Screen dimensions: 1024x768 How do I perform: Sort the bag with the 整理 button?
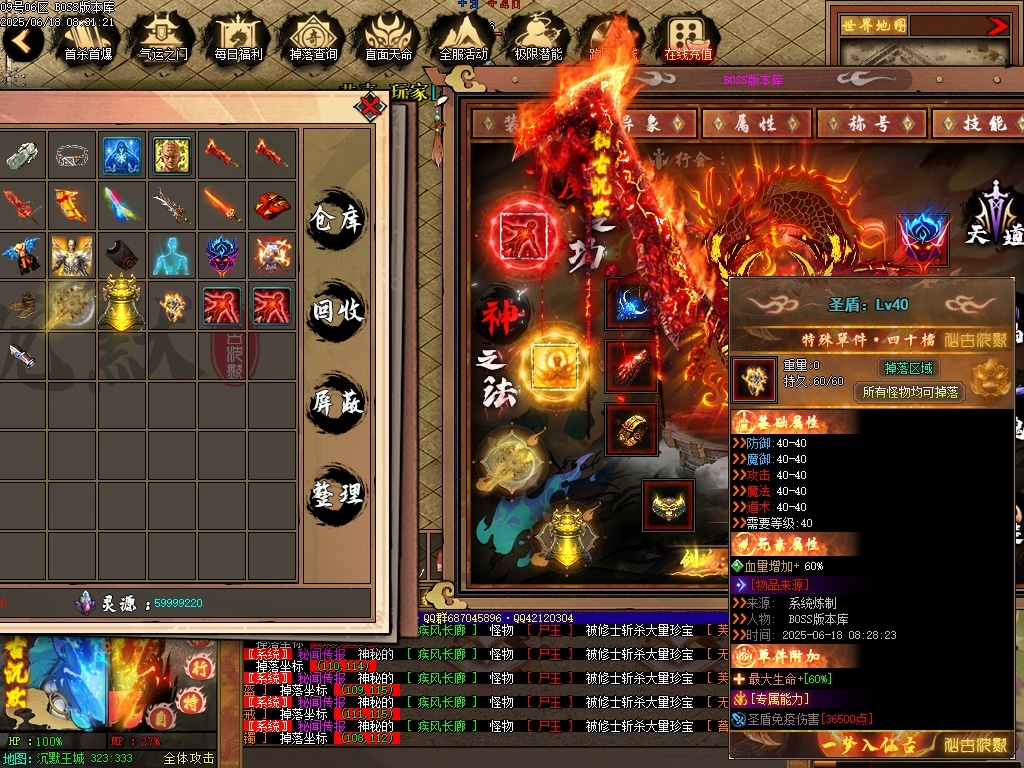click(x=336, y=494)
